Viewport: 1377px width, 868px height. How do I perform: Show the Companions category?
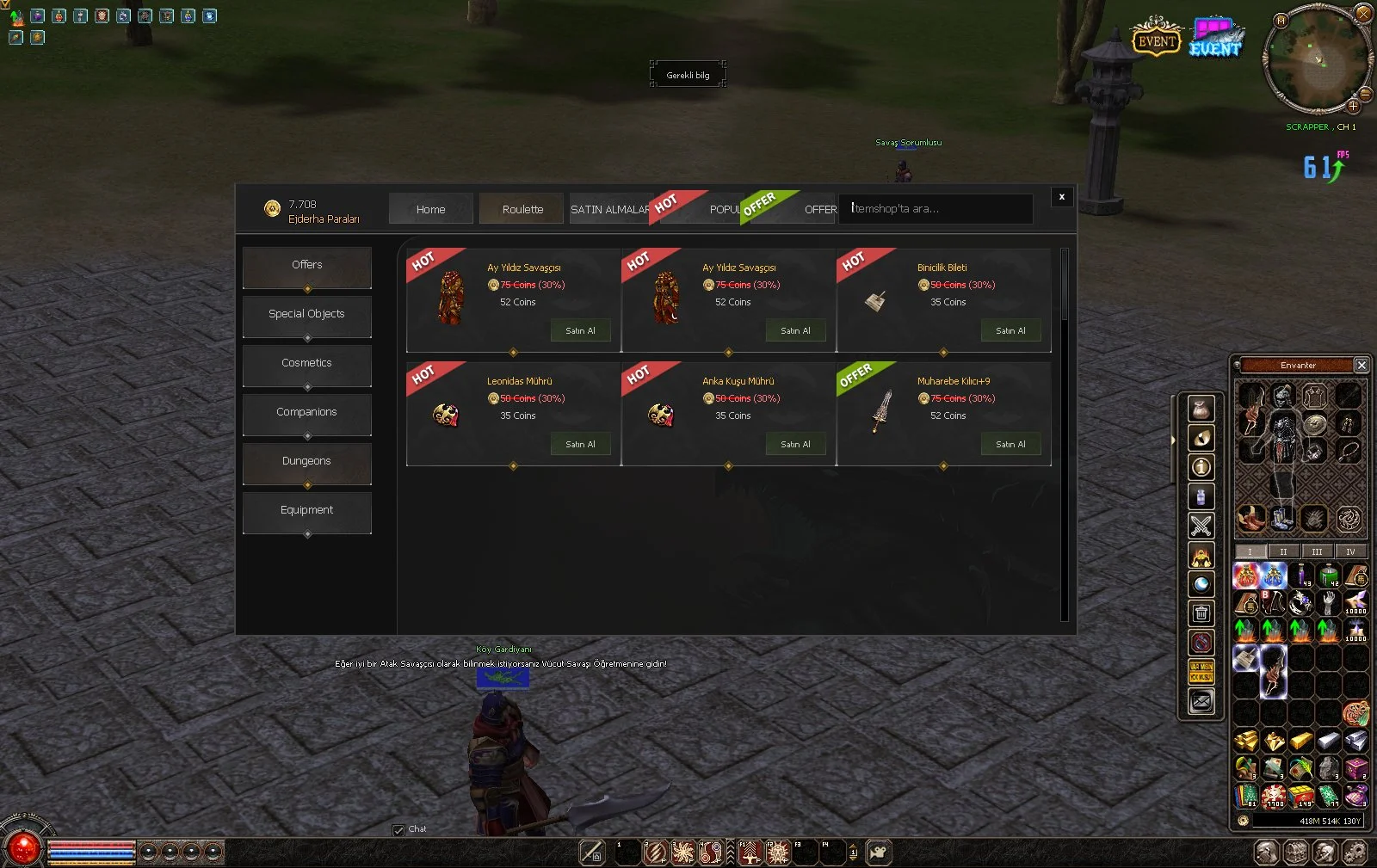click(307, 413)
